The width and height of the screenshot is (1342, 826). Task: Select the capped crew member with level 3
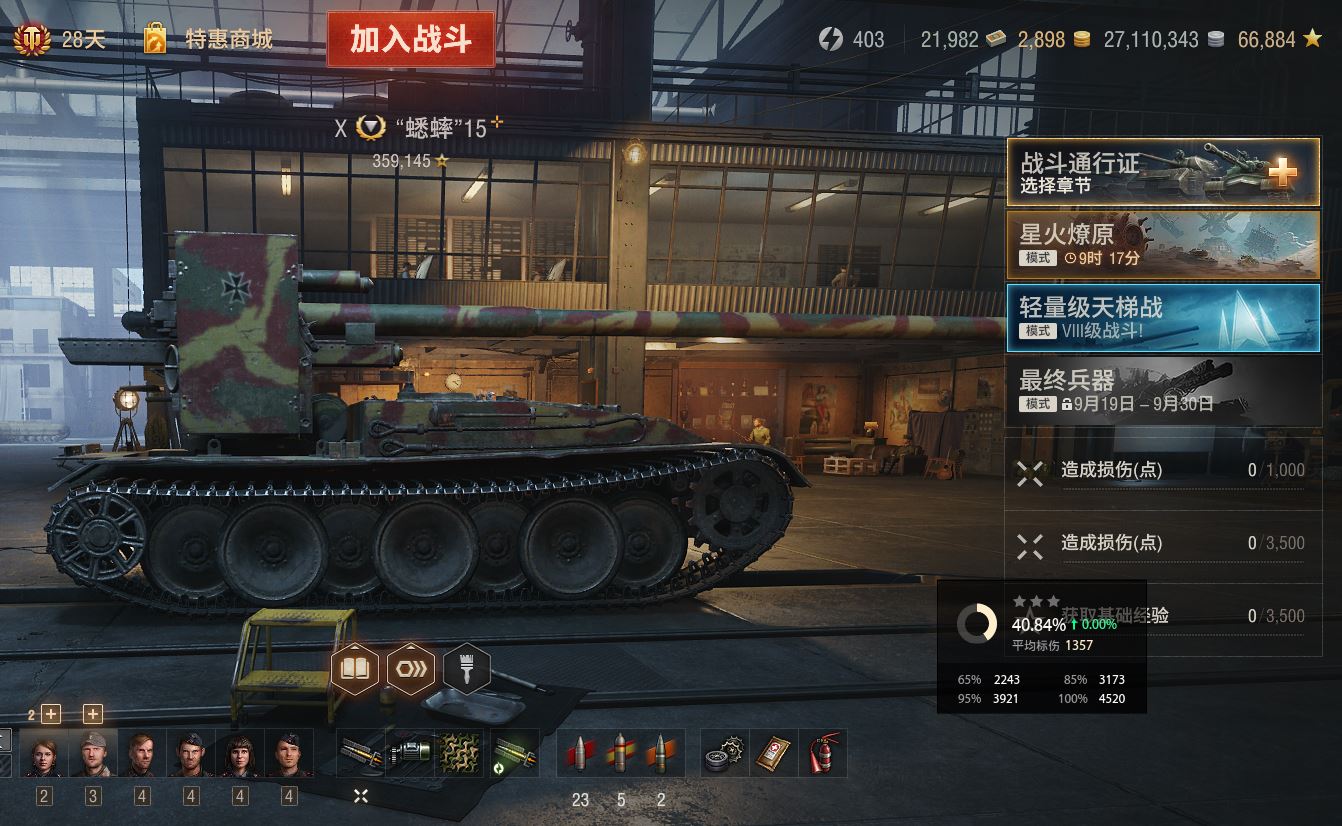coord(93,754)
